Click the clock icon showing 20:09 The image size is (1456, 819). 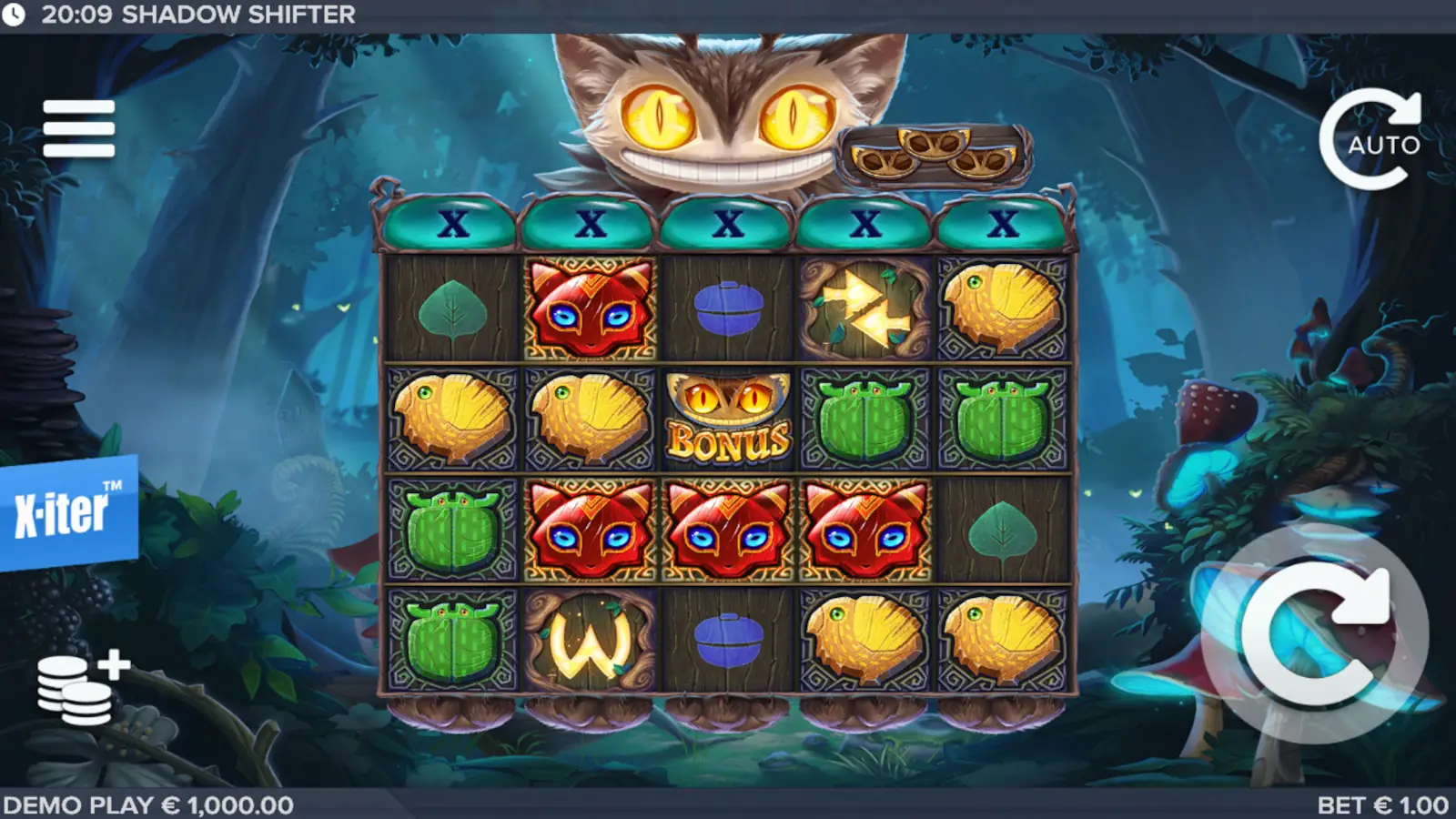[15, 15]
